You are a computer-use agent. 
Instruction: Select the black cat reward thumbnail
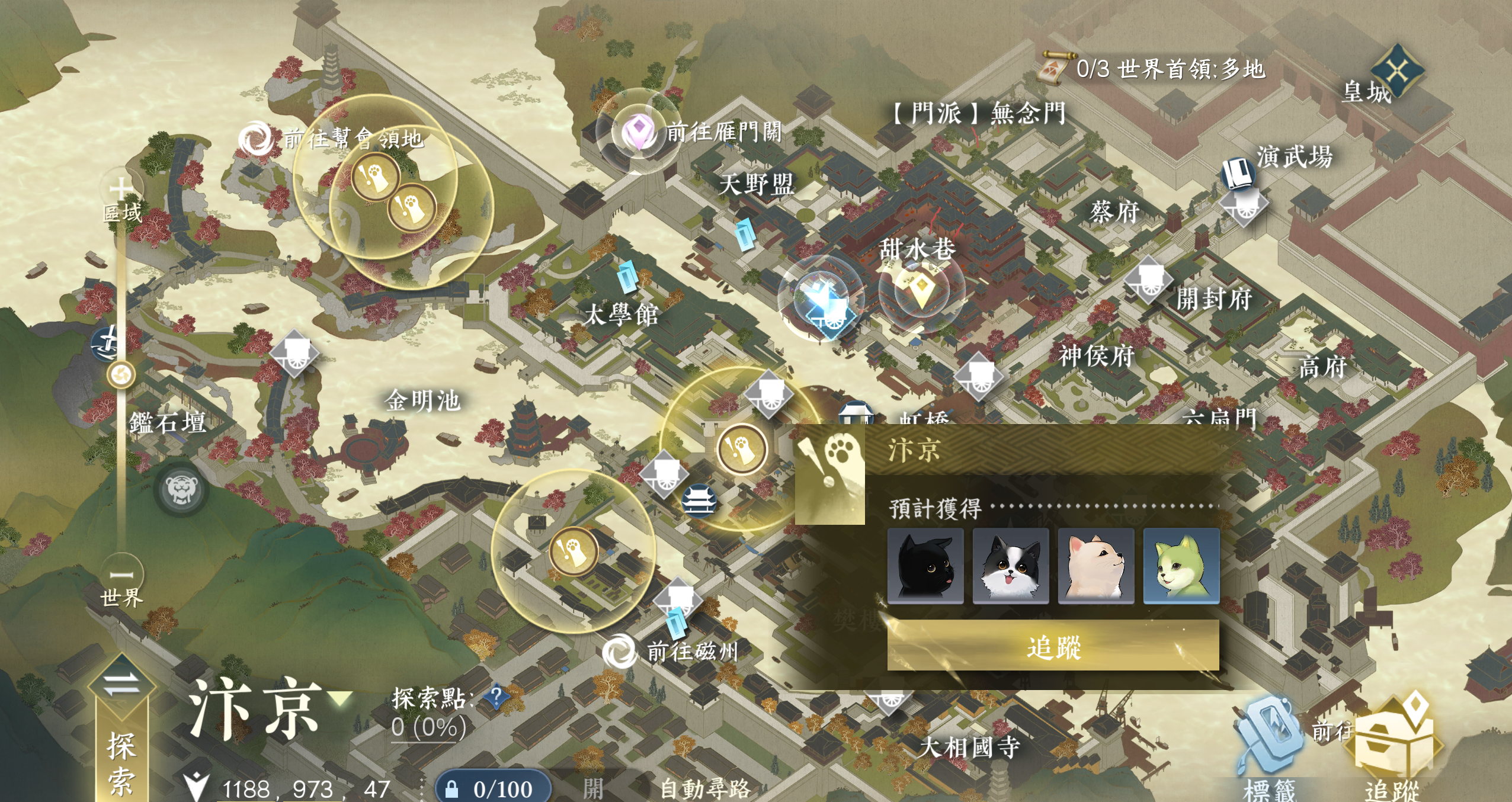(x=925, y=566)
